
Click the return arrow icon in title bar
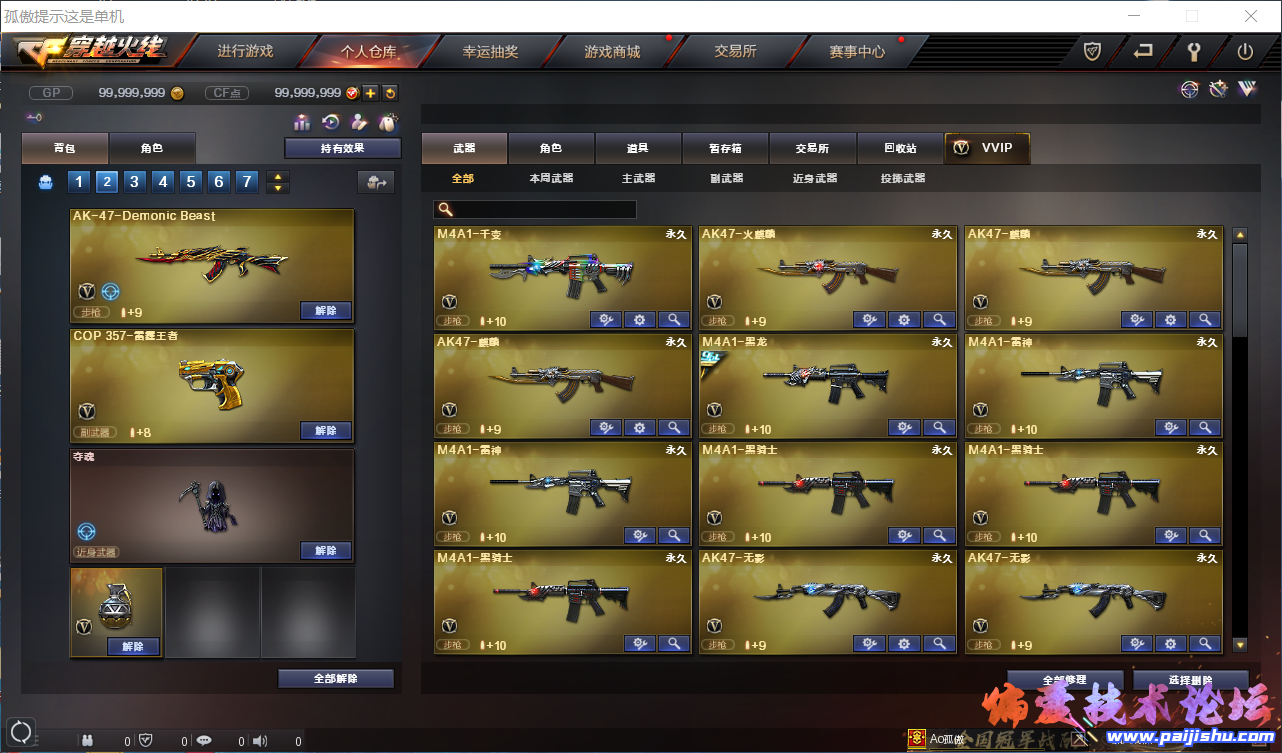click(1141, 51)
